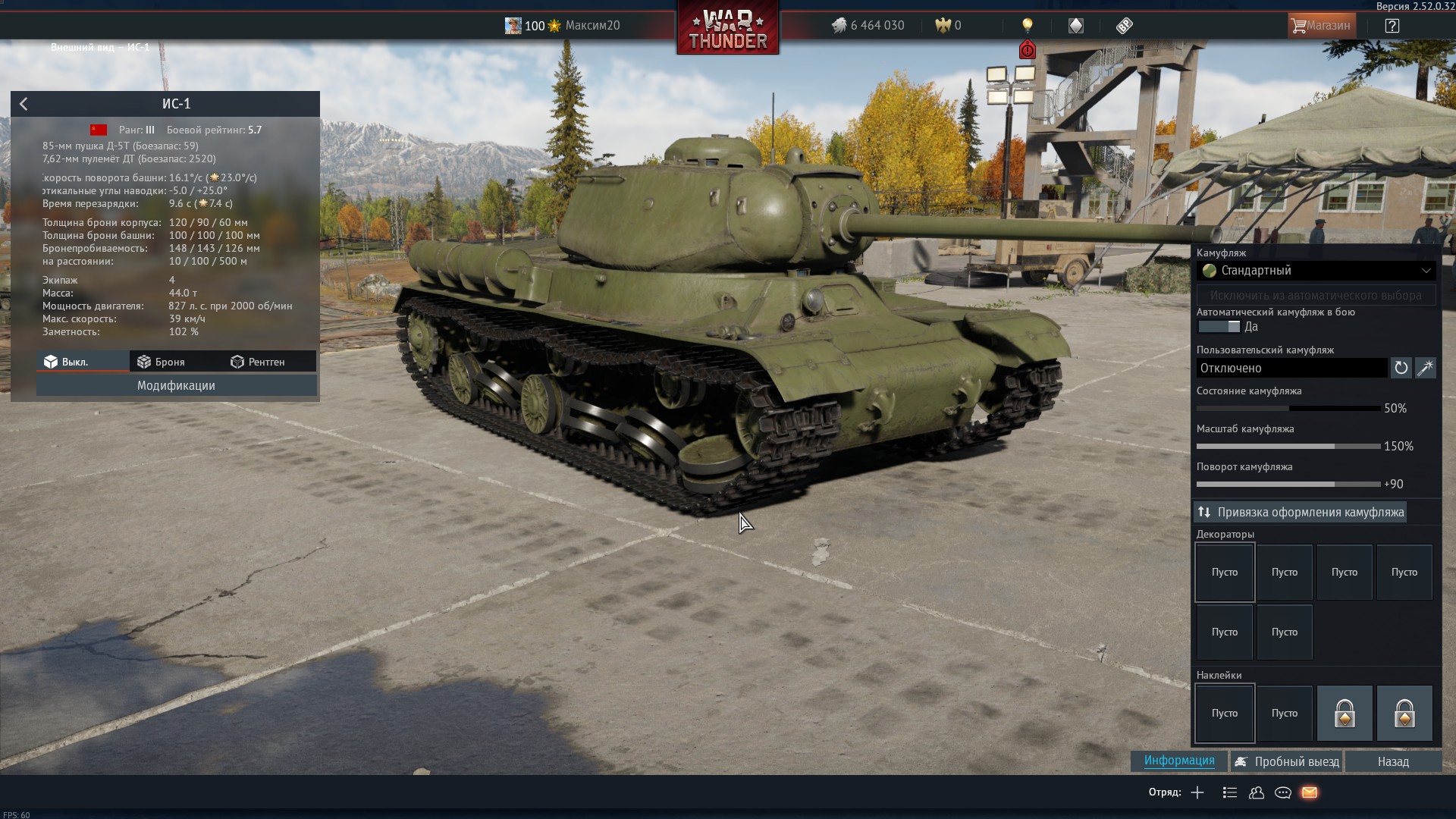Click Привязка оформления камуфляжа button

[1301, 513]
